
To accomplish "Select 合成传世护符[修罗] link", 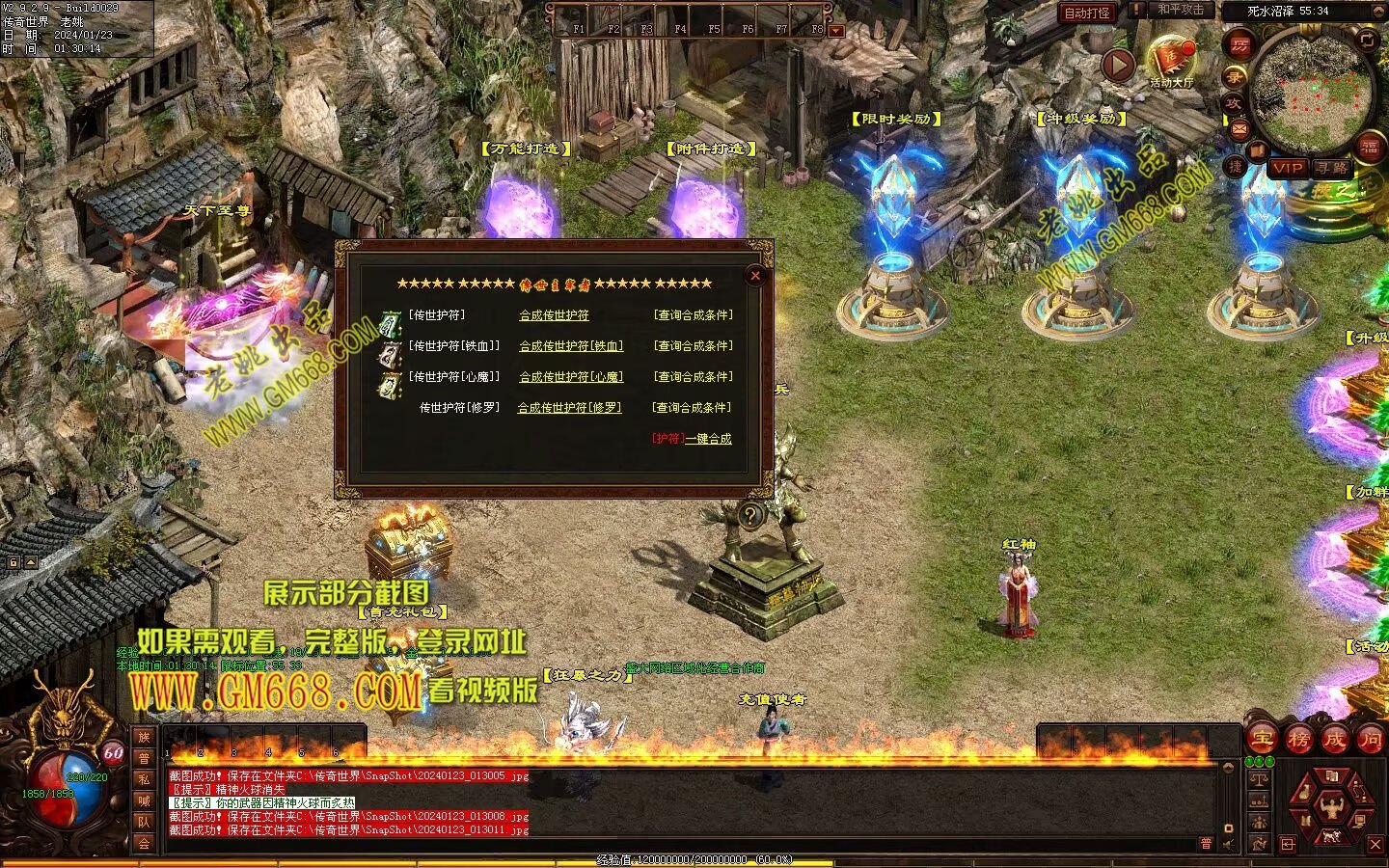I will pos(569,408).
